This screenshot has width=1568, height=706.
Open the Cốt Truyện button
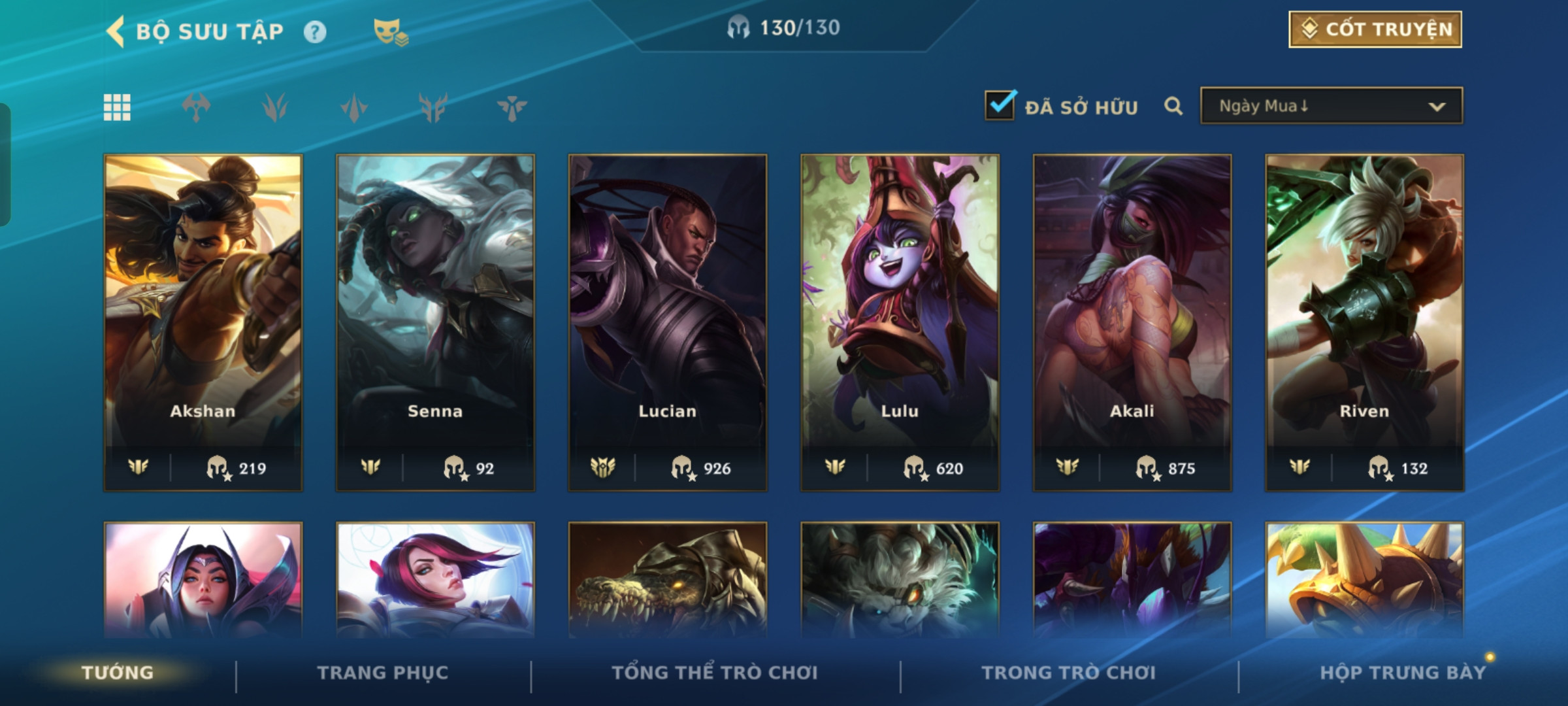click(x=1375, y=29)
